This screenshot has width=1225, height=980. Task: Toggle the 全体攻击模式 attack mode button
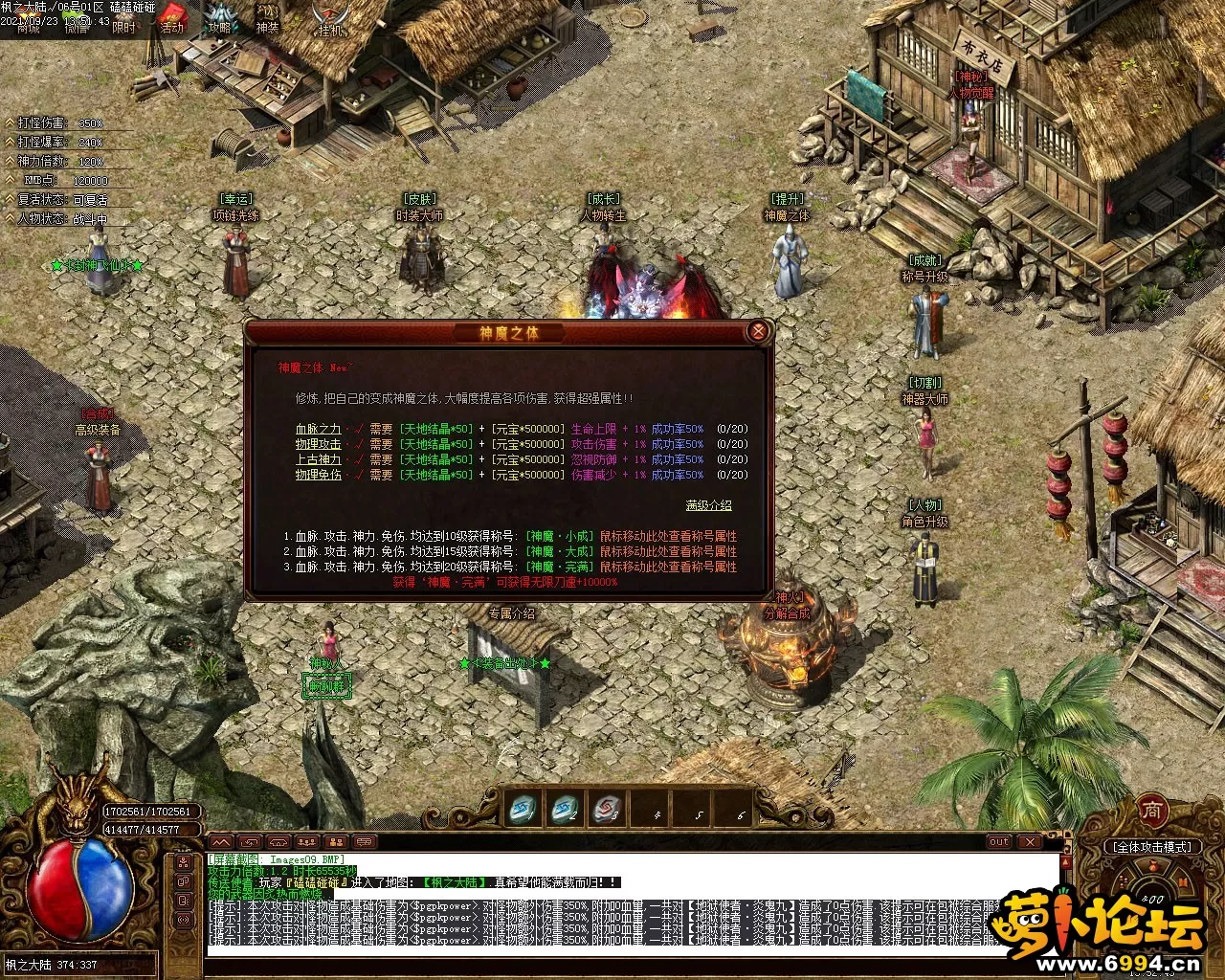pos(1150,847)
